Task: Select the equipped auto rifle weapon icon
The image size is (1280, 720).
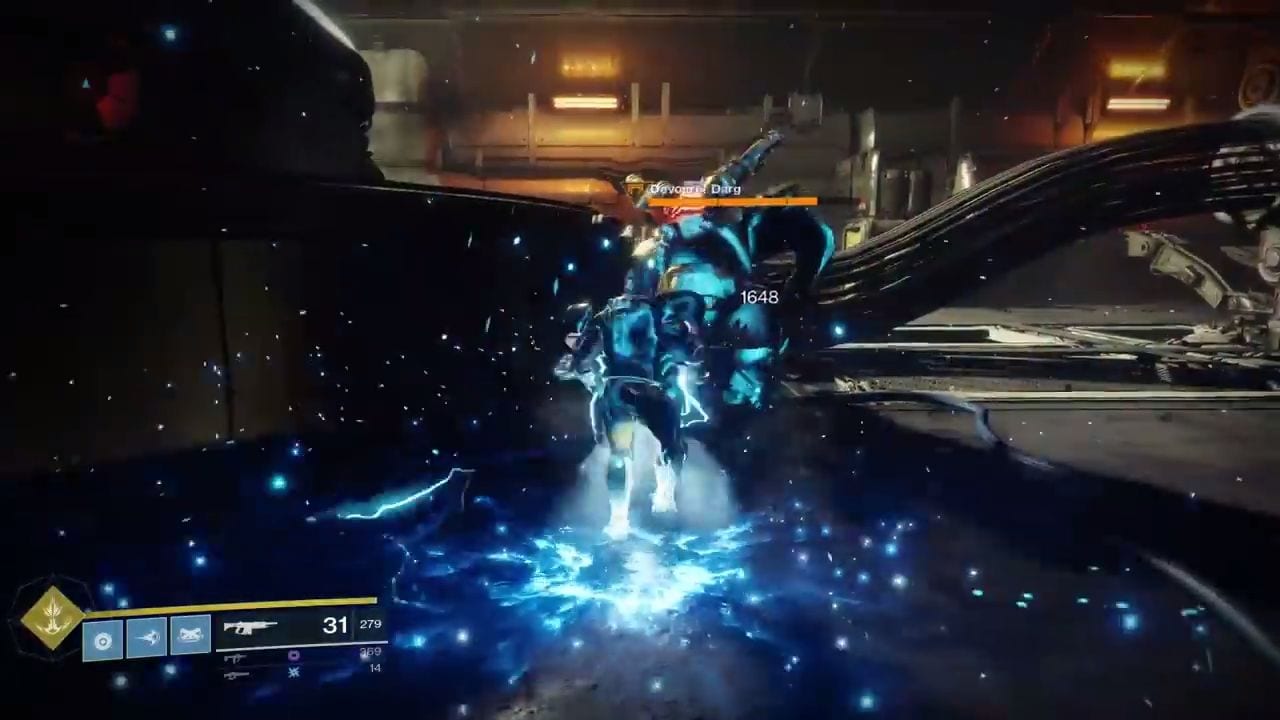Action: click(249, 628)
